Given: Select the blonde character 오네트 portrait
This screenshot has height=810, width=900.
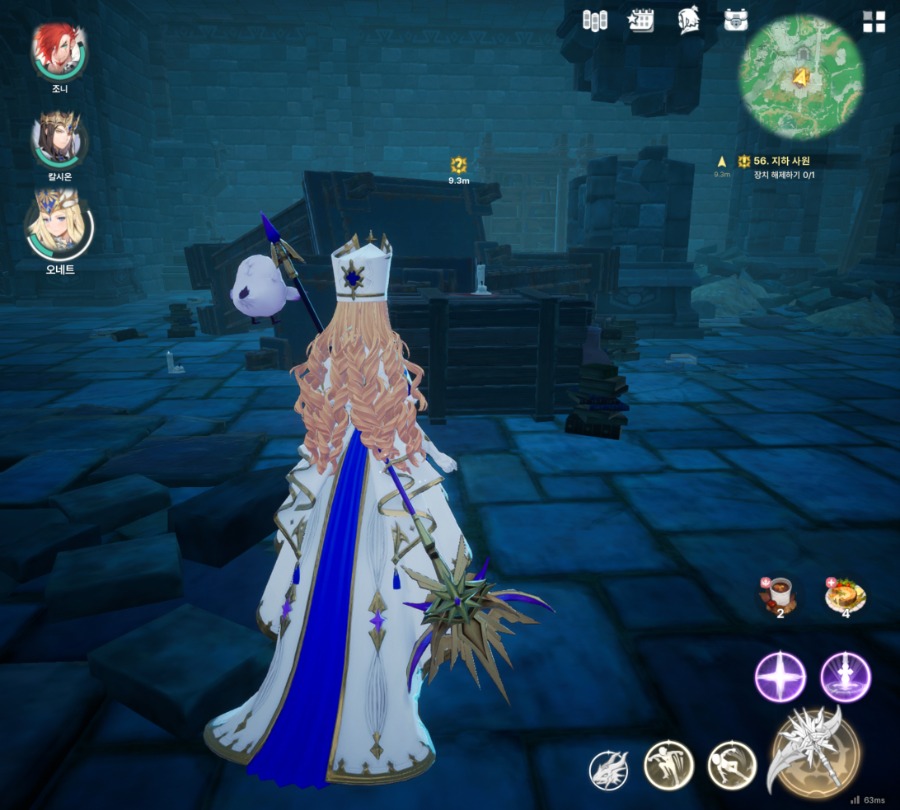Looking at the screenshot, I should pyautogui.click(x=59, y=225).
